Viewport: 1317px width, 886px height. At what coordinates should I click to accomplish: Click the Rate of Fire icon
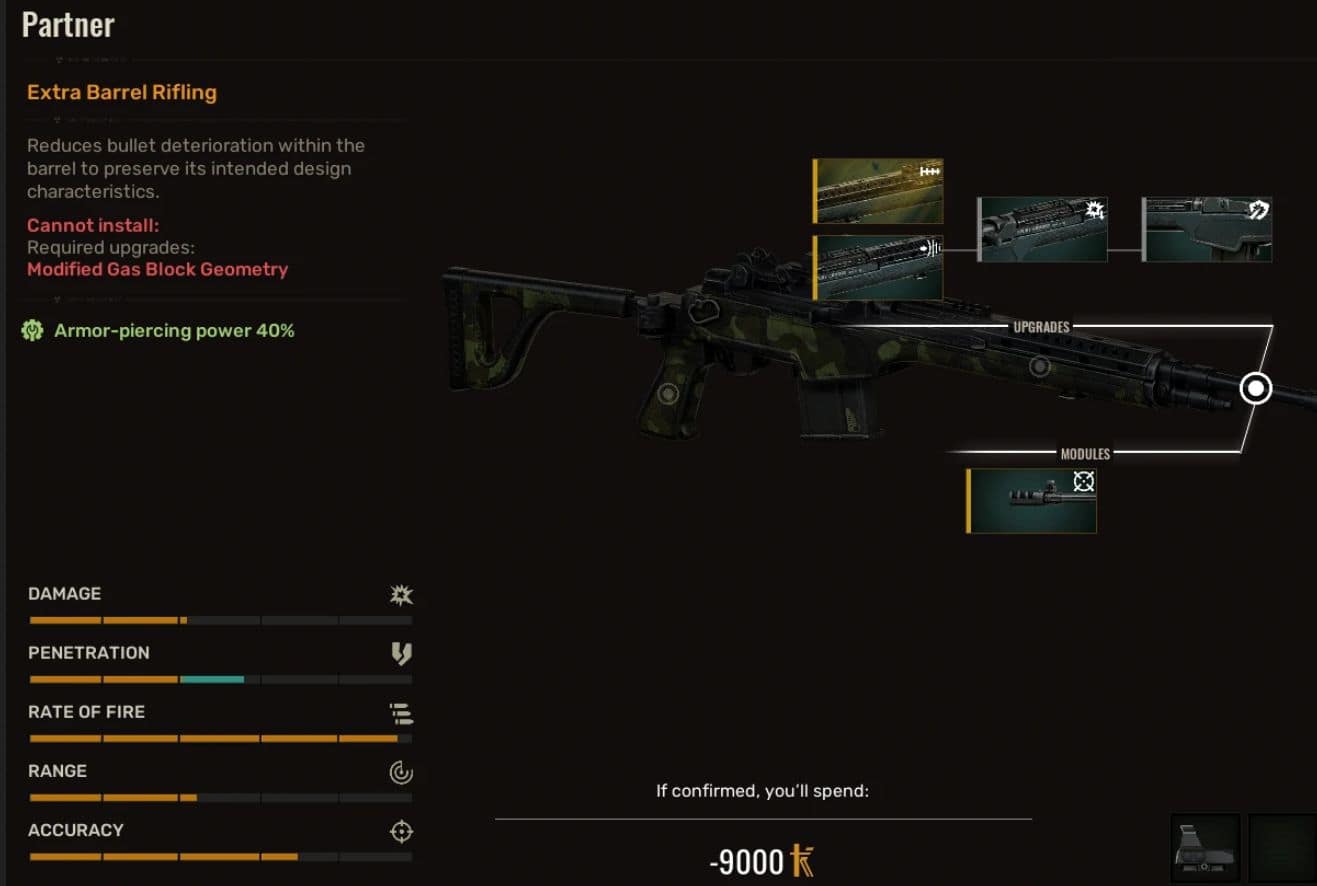[400, 712]
